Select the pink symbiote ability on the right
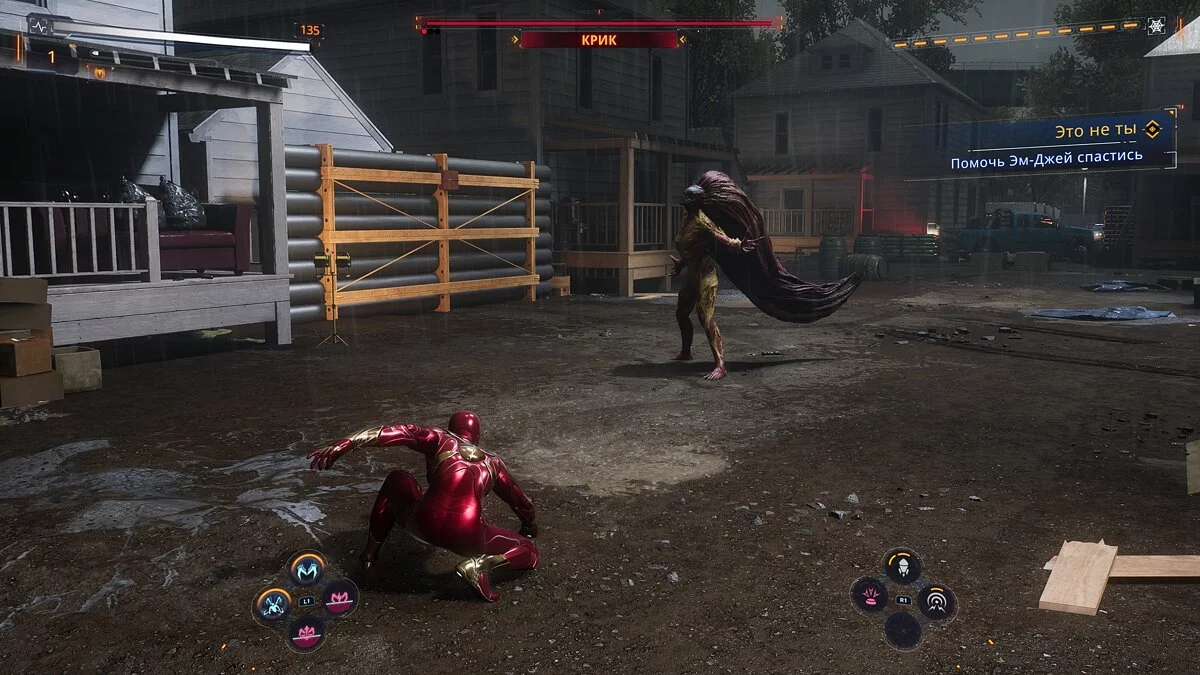The height and width of the screenshot is (675, 1200). (341, 597)
